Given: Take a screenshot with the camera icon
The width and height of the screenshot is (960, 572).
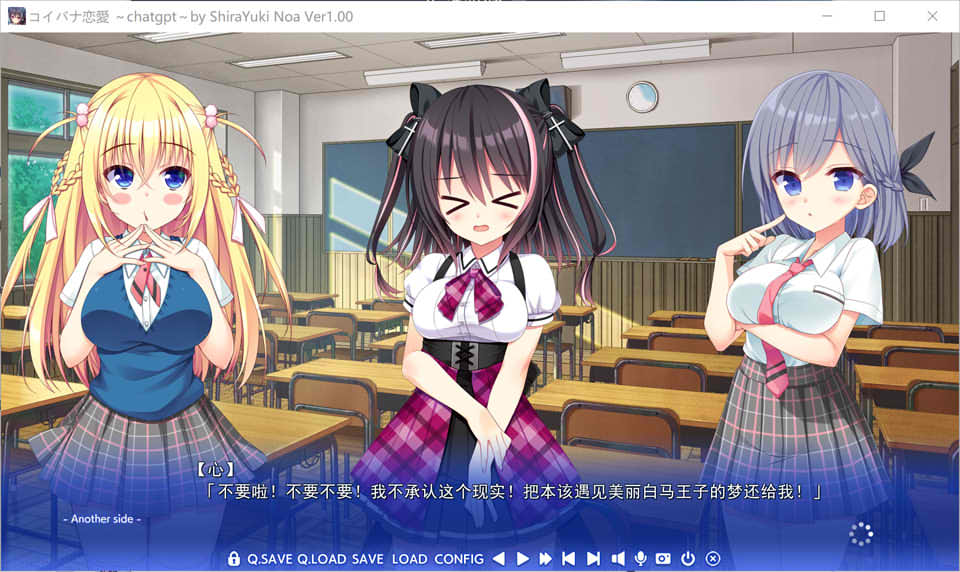Looking at the screenshot, I should tap(664, 559).
